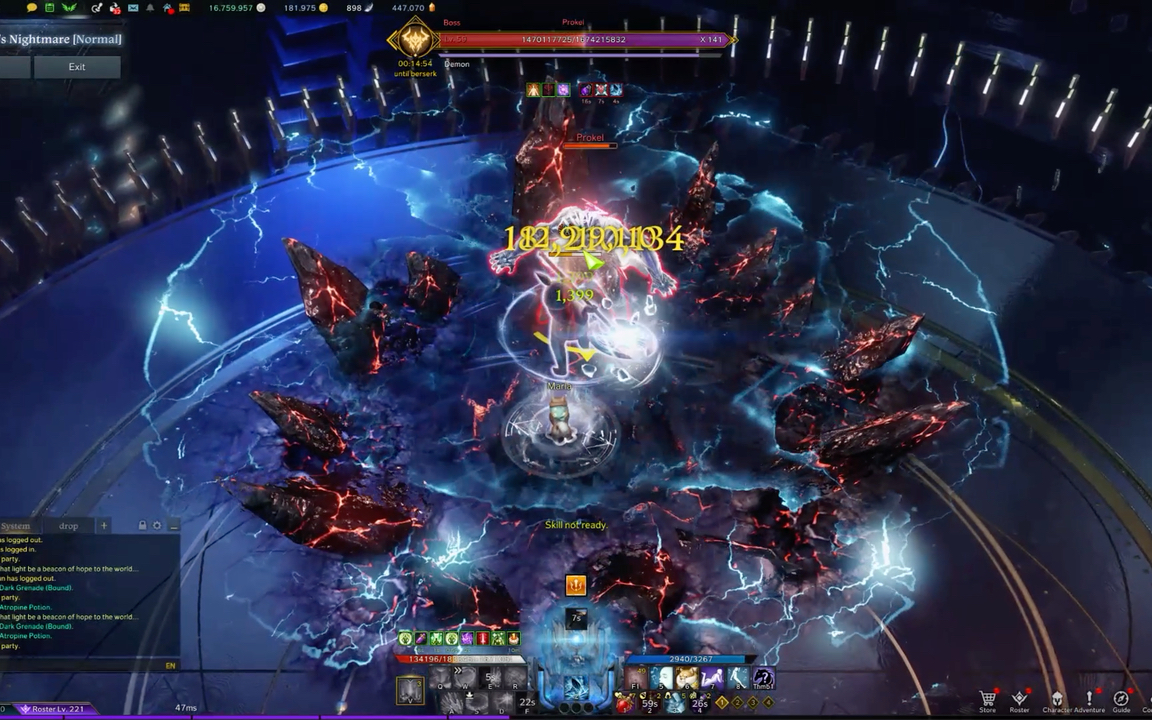Use the mount icon labelled Thmb1
1152x720 pixels.
[x=763, y=680]
